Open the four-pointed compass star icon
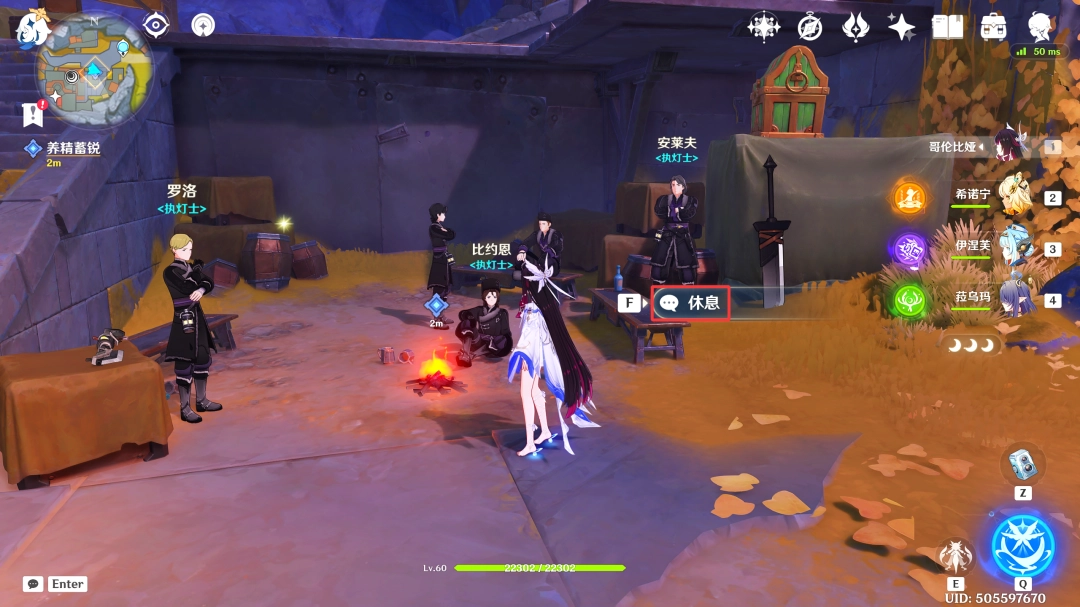 764,27
